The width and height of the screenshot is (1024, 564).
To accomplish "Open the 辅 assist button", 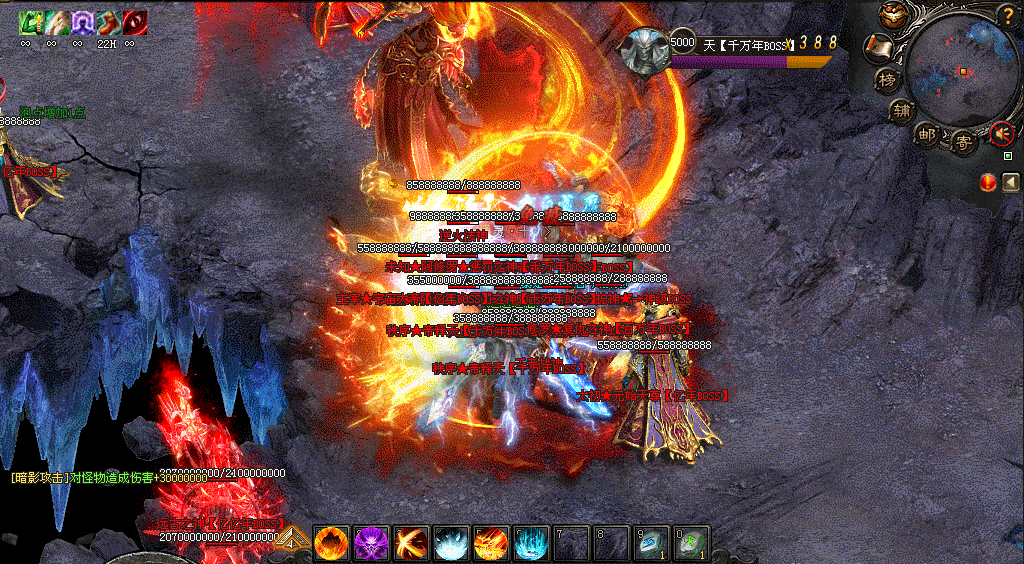I will click(904, 109).
